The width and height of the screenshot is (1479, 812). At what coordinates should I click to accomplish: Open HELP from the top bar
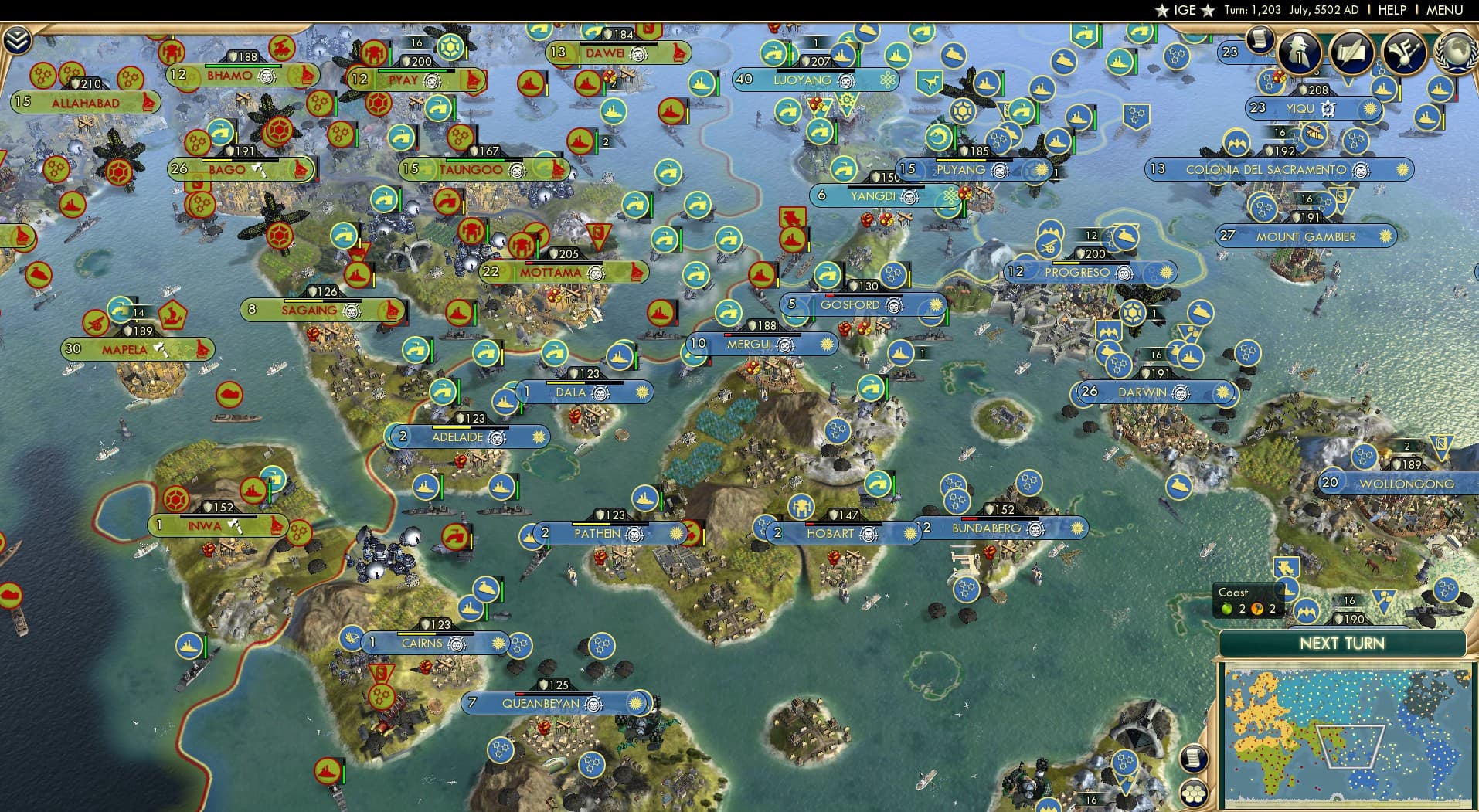tap(1391, 10)
